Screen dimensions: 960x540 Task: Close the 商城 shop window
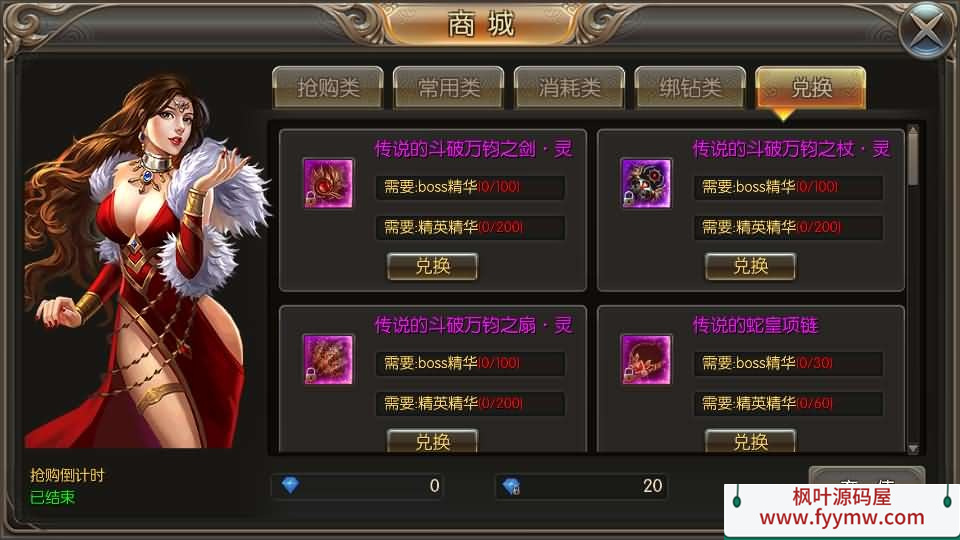926,31
